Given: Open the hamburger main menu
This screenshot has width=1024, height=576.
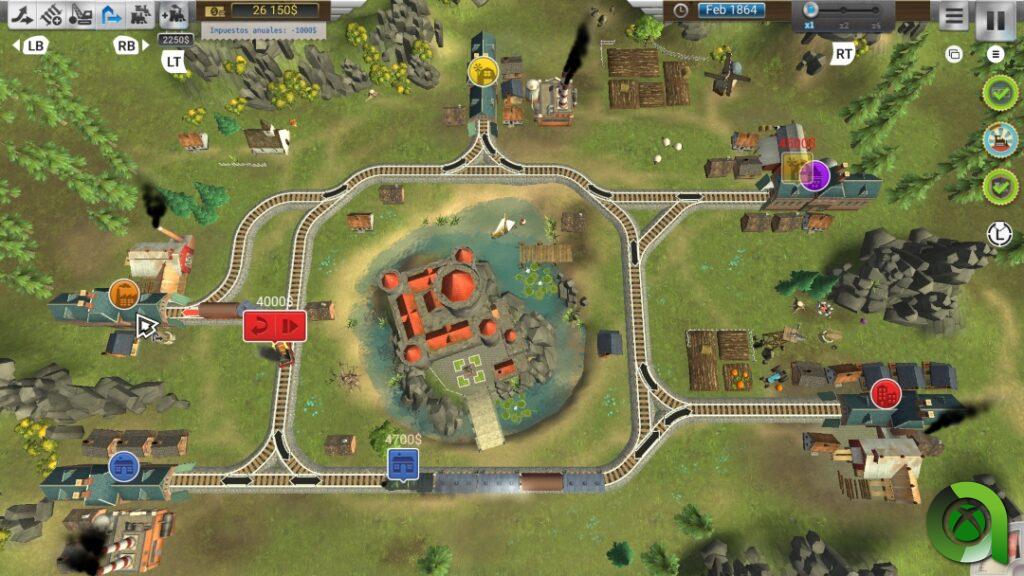Looking at the screenshot, I should (x=954, y=17).
